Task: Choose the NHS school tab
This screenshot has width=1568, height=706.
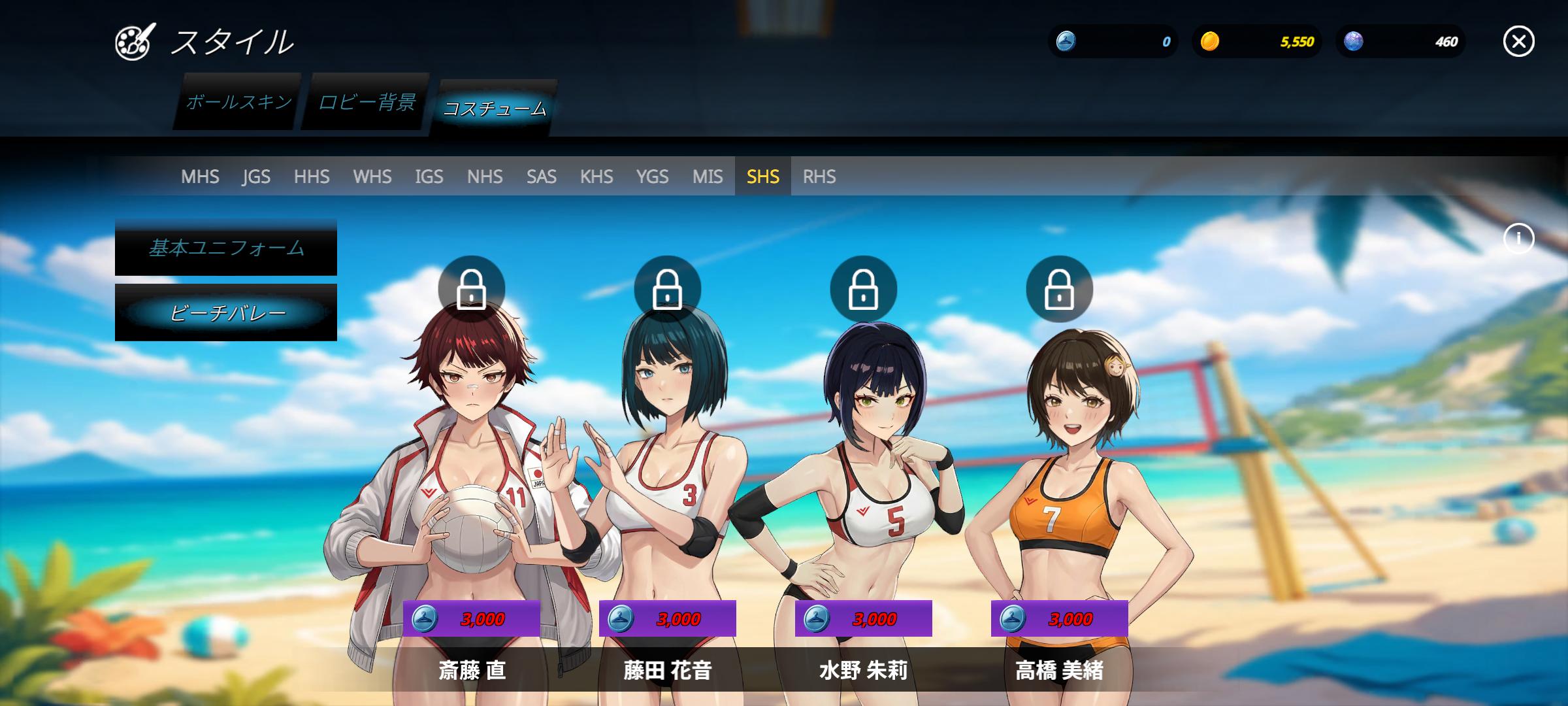Action: click(x=485, y=176)
